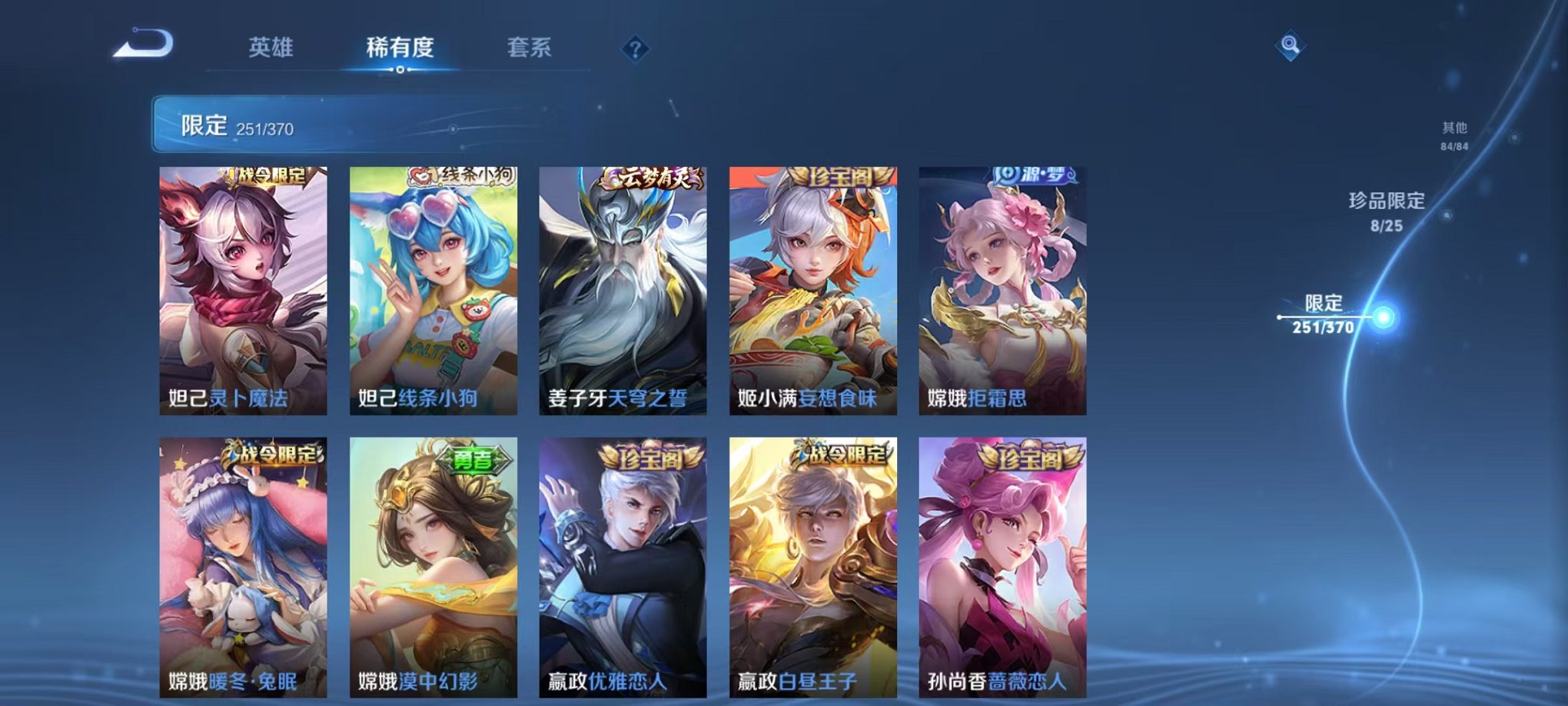The height and width of the screenshot is (706, 1568).
Task: Switch to the 英雄 tab
Action: point(273,48)
